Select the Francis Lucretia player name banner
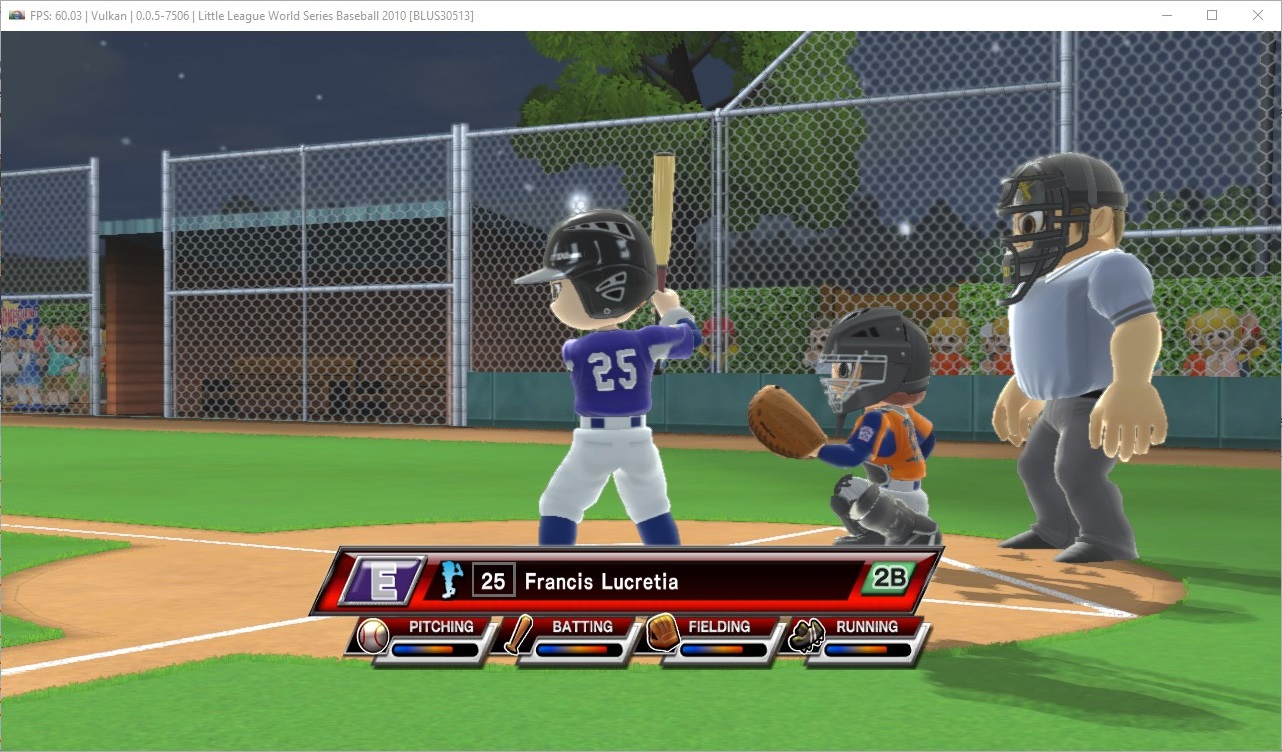This screenshot has height=752, width=1282. click(601, 581)
